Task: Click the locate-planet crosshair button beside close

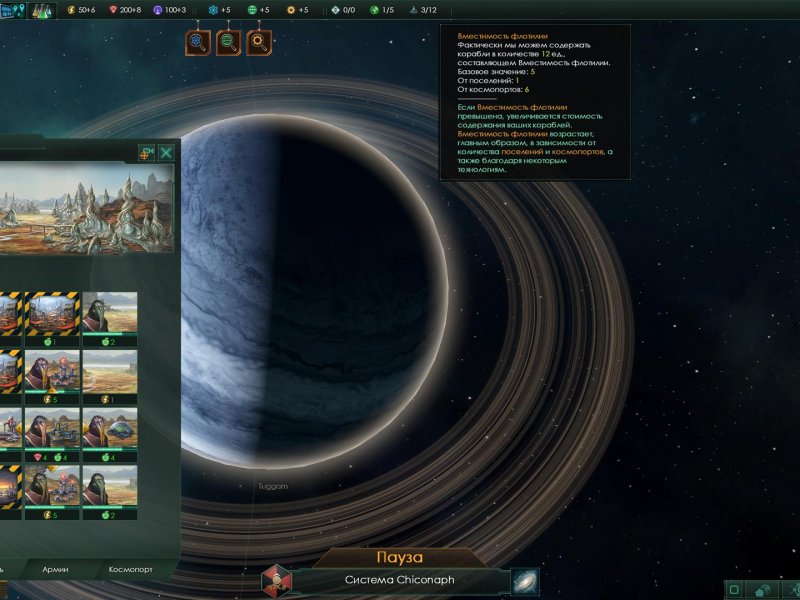Action: coord(145,153)
